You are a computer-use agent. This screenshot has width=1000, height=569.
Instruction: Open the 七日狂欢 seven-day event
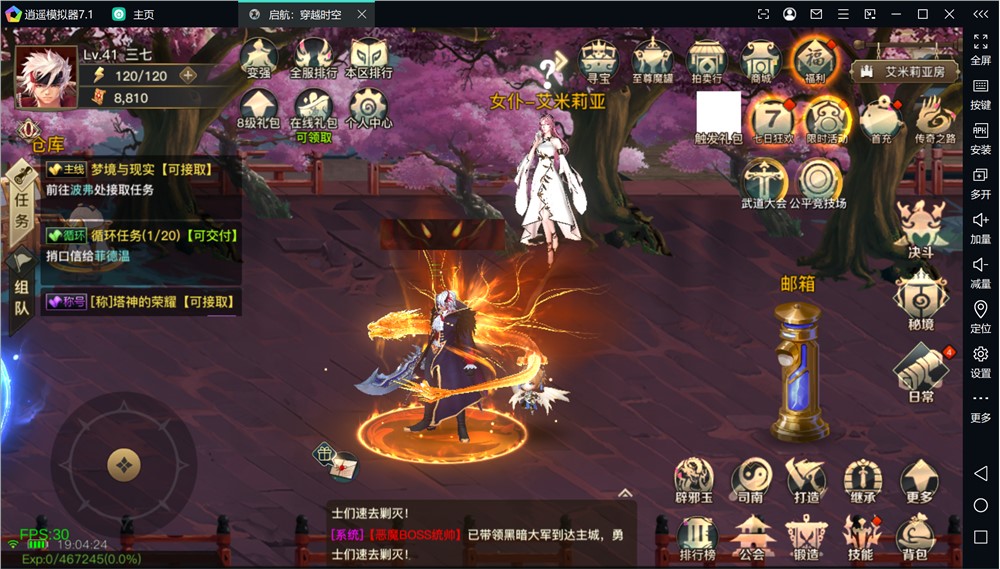(x=772, y=122)
